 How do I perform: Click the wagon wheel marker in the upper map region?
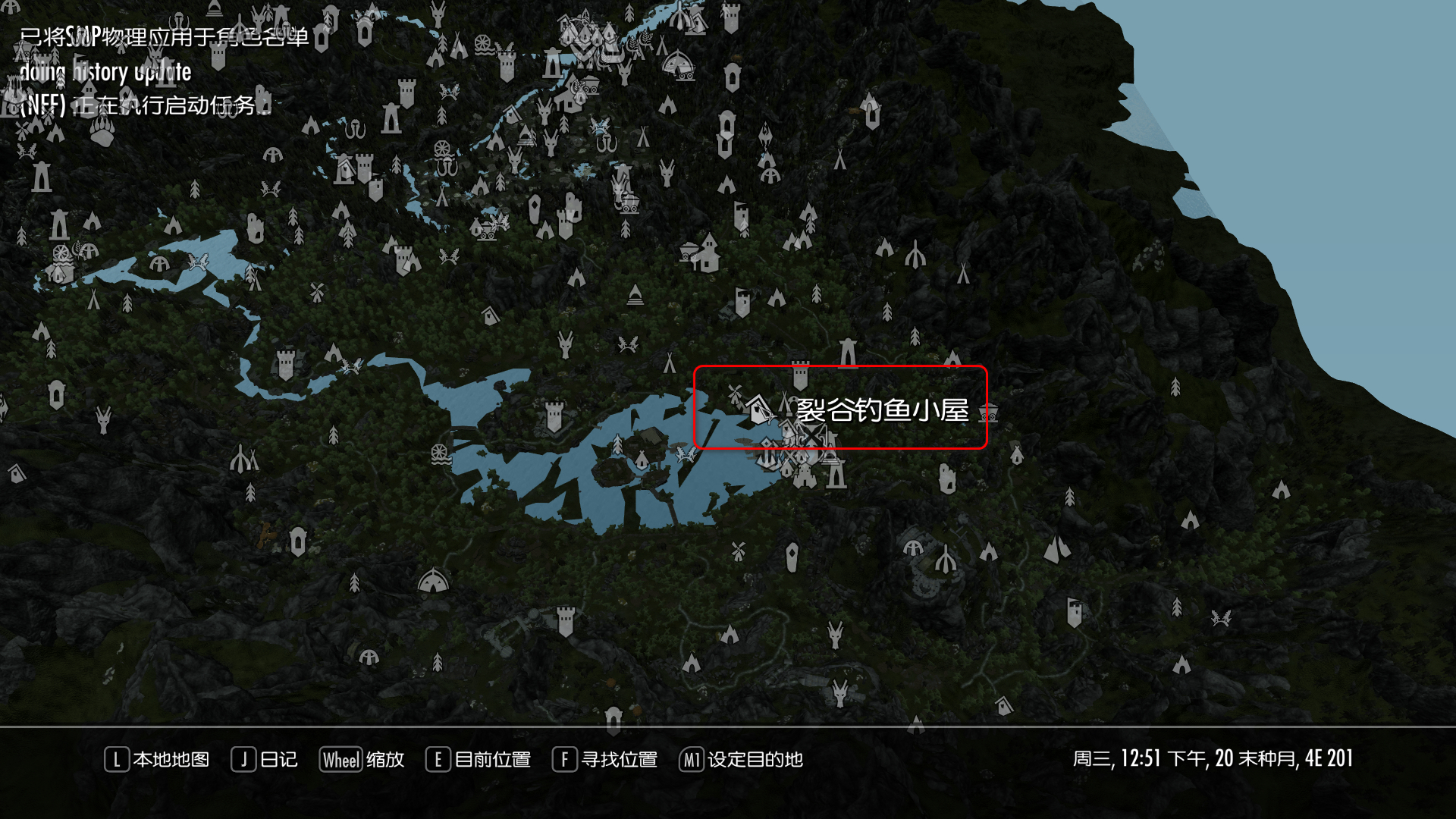[x=443, y=148]
